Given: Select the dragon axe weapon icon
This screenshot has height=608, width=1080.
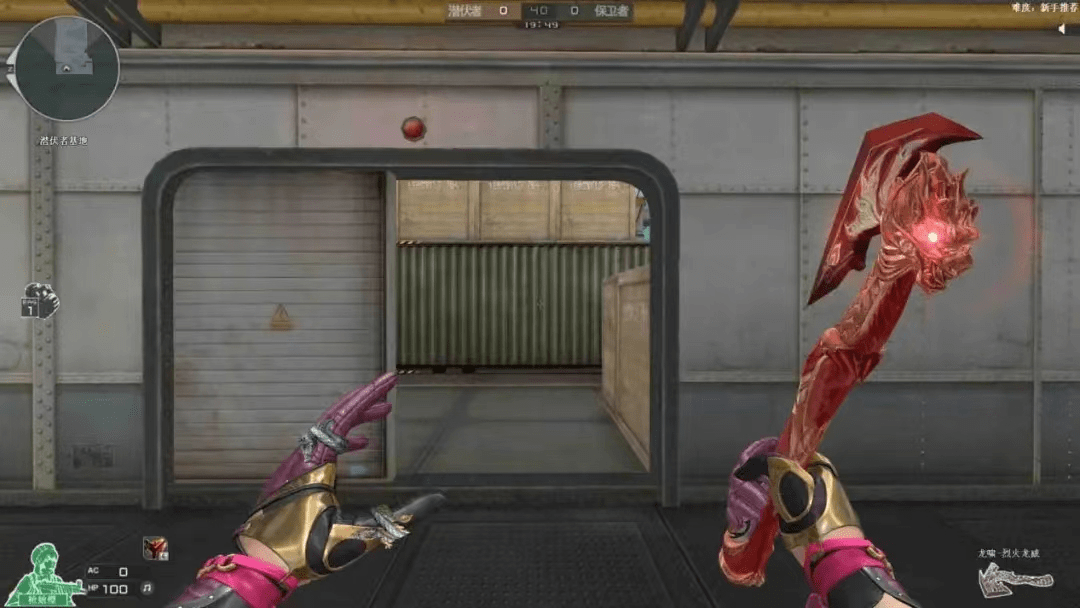Looking at the screenshot, I should [x=1013, y=576].
